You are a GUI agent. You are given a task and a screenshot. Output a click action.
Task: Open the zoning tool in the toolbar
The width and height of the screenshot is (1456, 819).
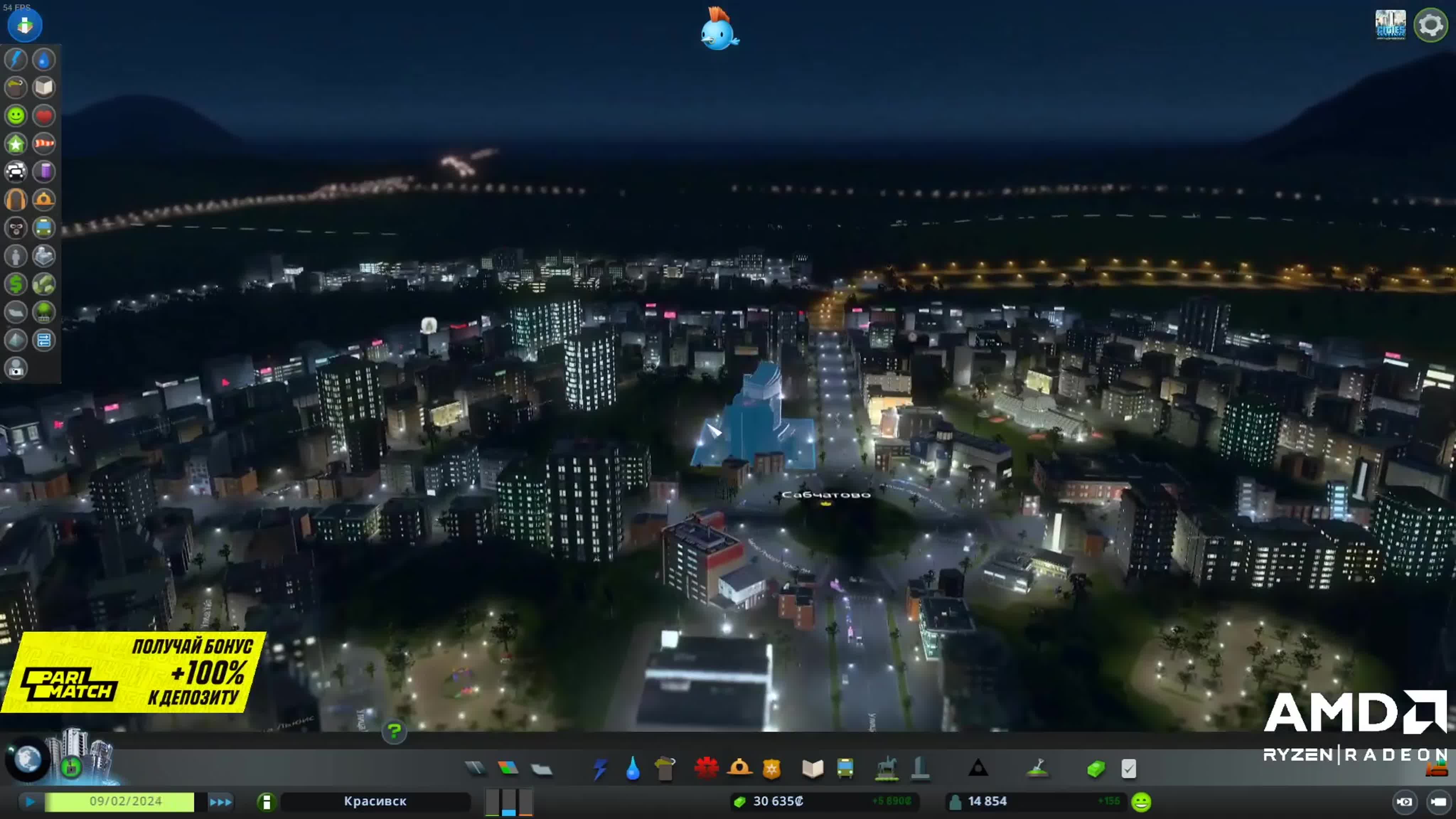click(x=508, y=768)
